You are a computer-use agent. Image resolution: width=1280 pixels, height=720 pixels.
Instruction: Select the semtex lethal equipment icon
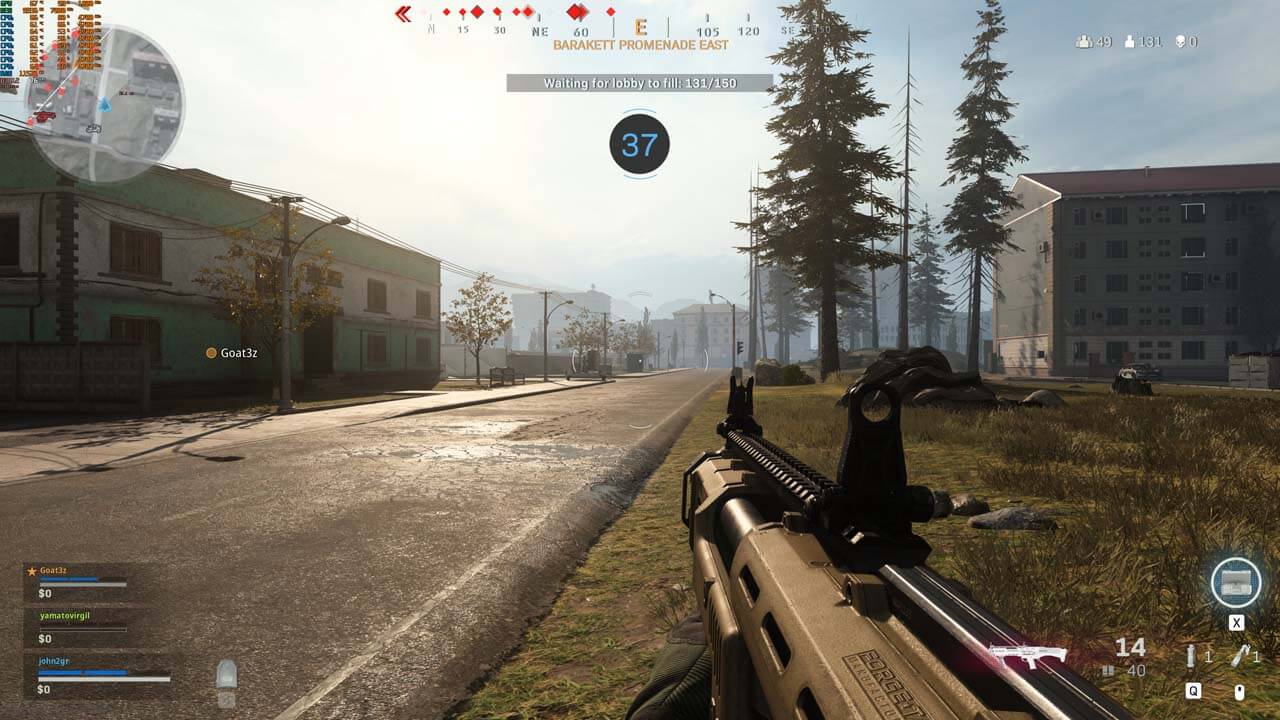tap(1243, 655)
